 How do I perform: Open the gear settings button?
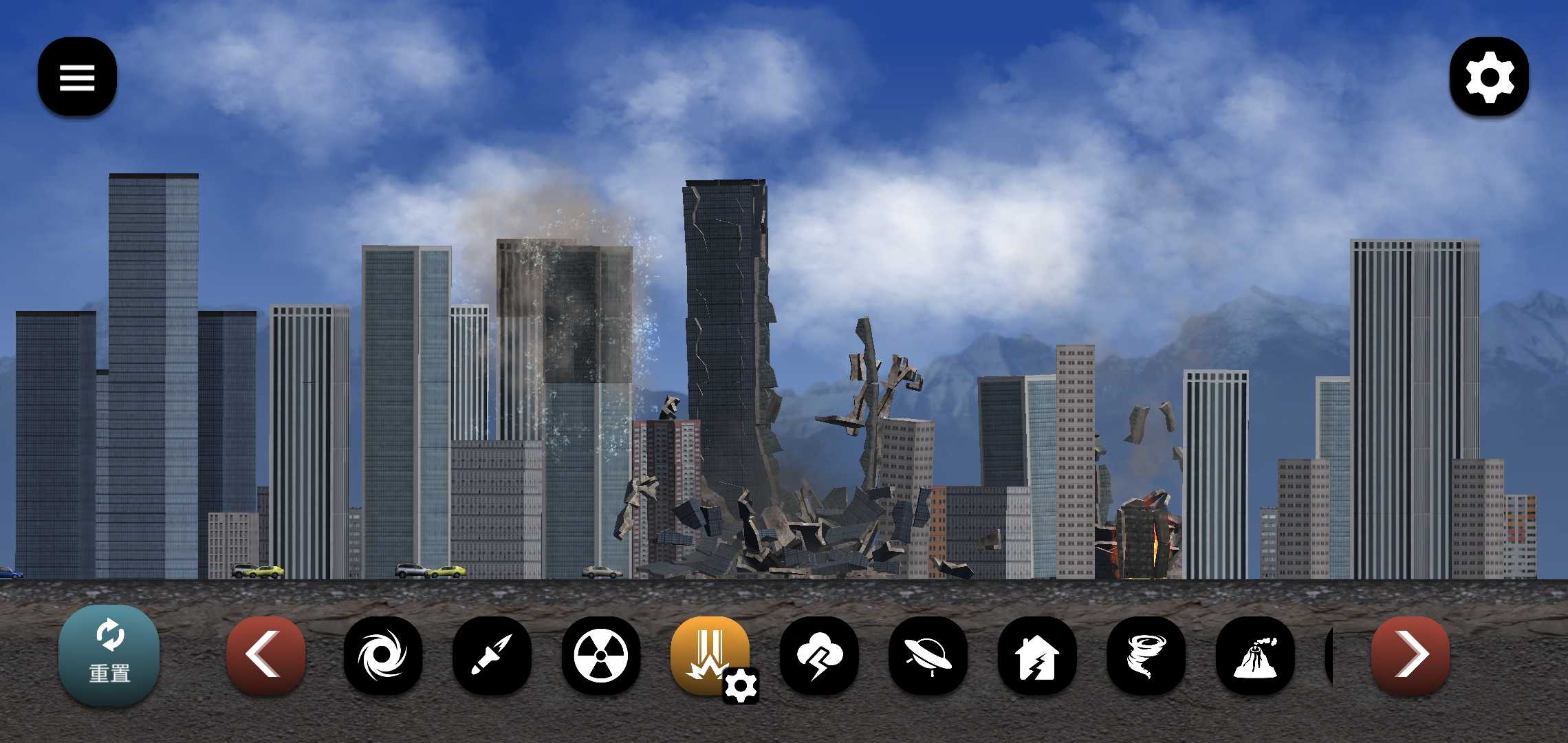point(1489,76)
